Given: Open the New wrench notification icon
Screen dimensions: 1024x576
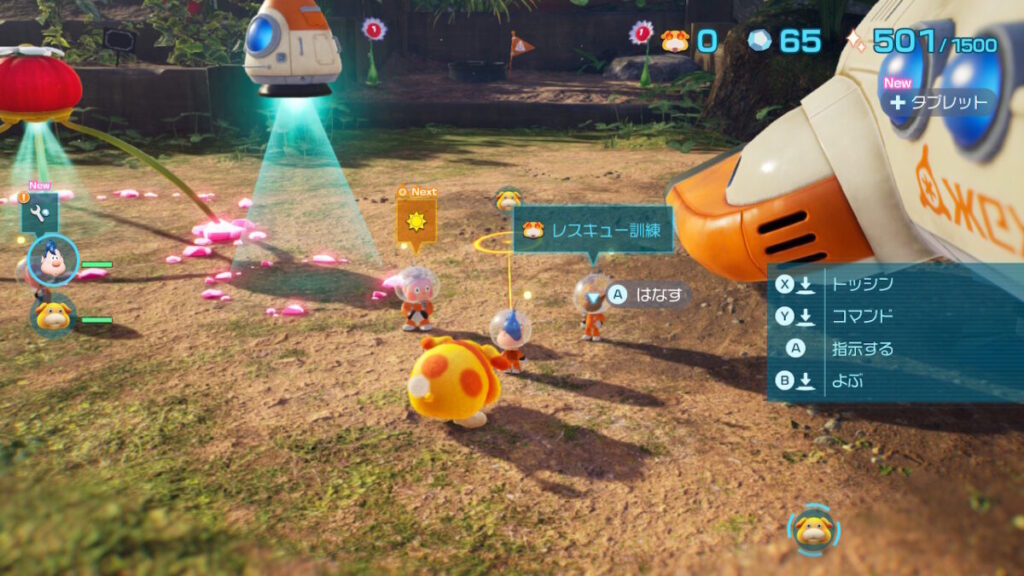Looking at the screenshot, I should coord(40,213).
